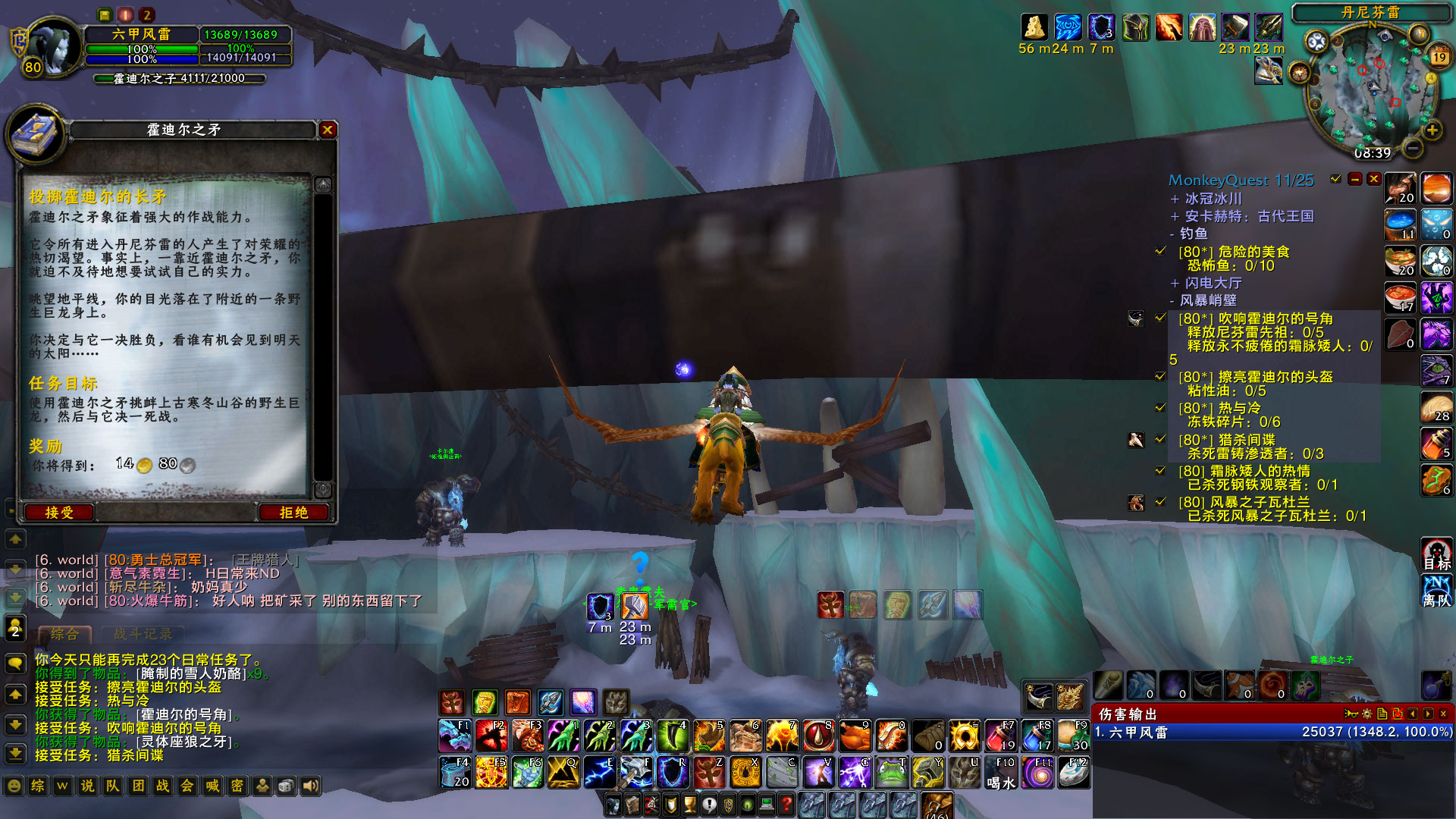The height and width of the screenshot is (819, 1456).
Task: Expand the 冰冠冰川 quest group
Action: pyautogui.click(x=1175, y=200)
